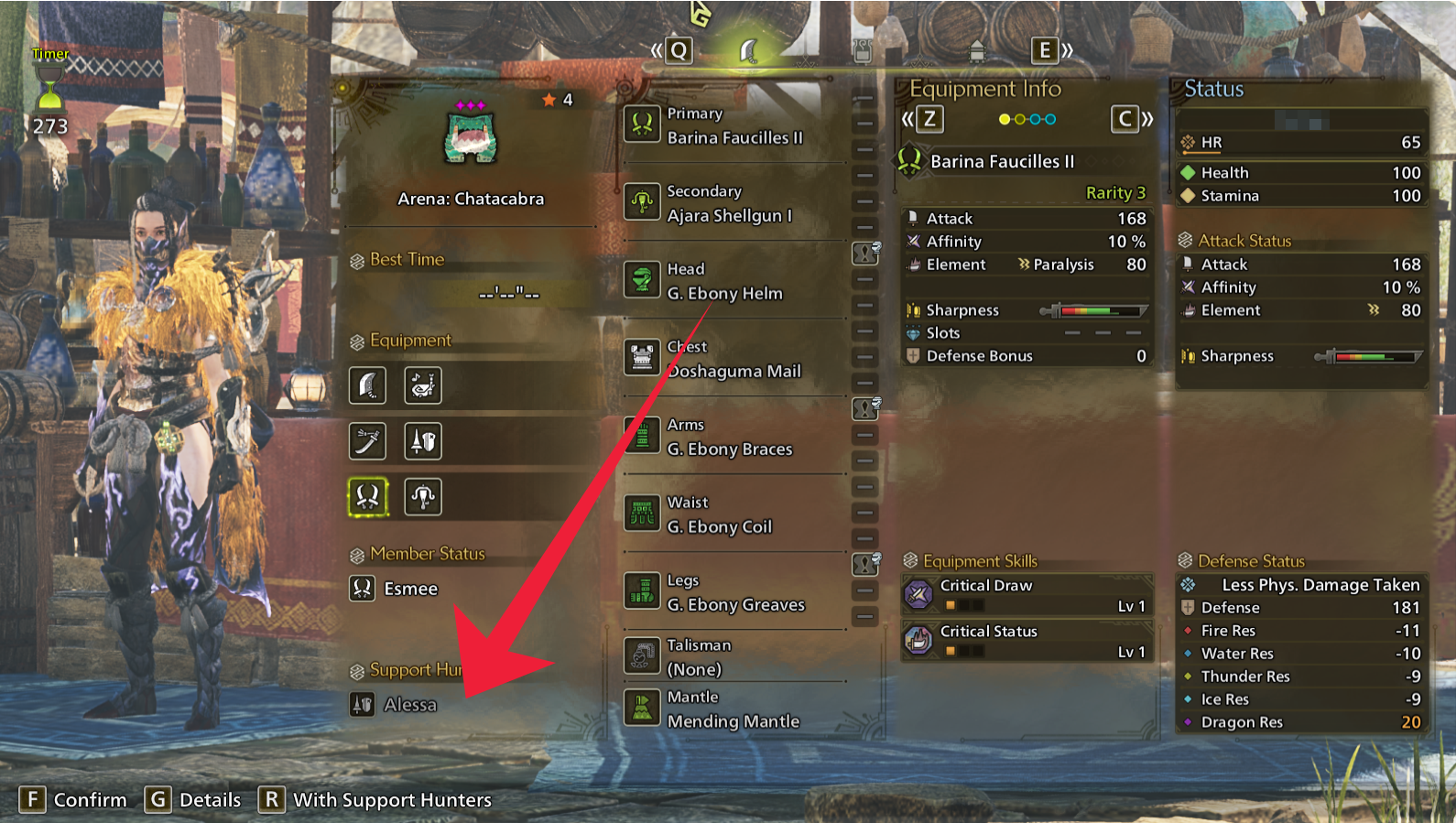Screen dimensions: 1456x823
Task: Click the Insect Glaive equipment icon
Action: pyautogui.click(x=423, y=497)
